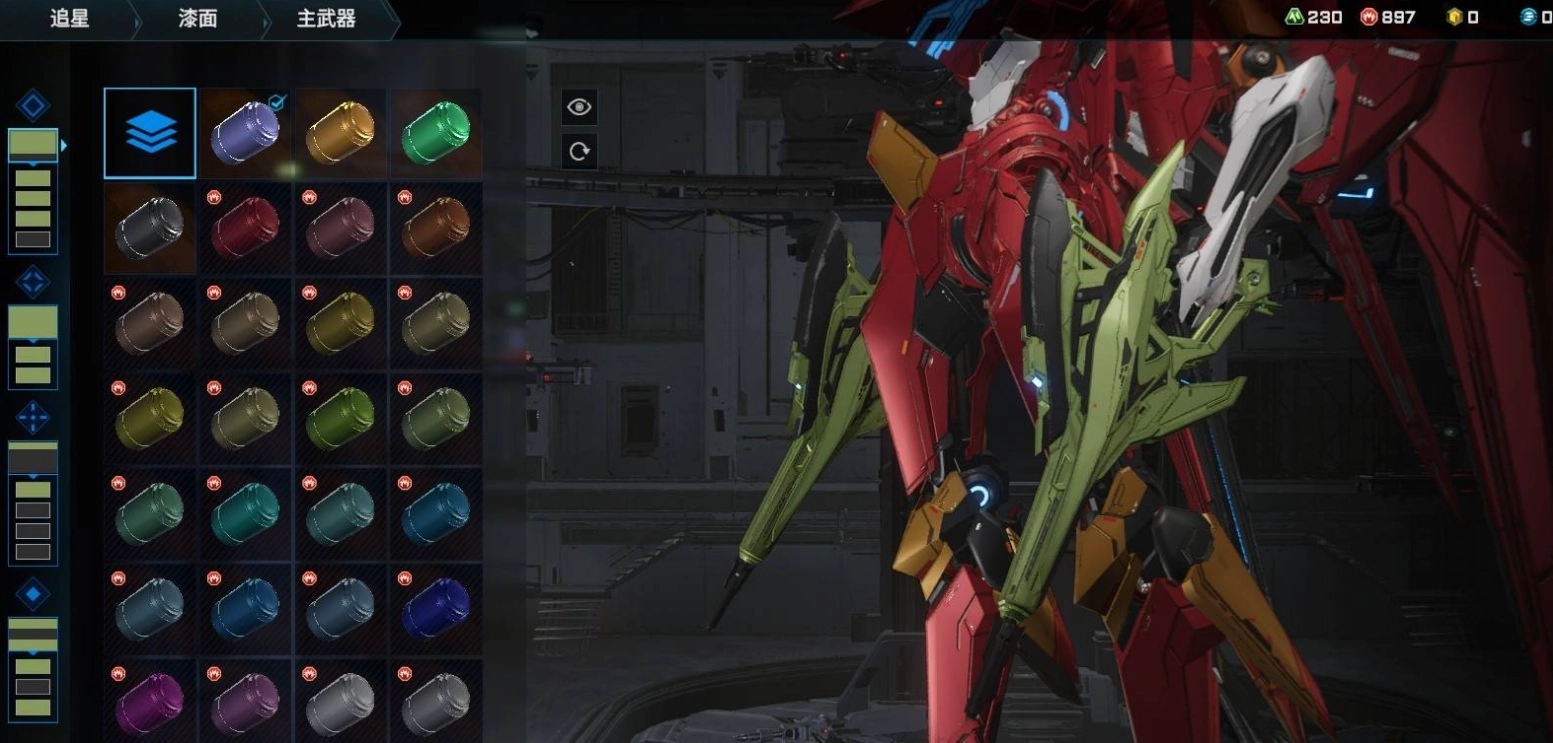Choose the lavender purple paint can
This screenshot has width=1553, height=743.
point(245,133)
